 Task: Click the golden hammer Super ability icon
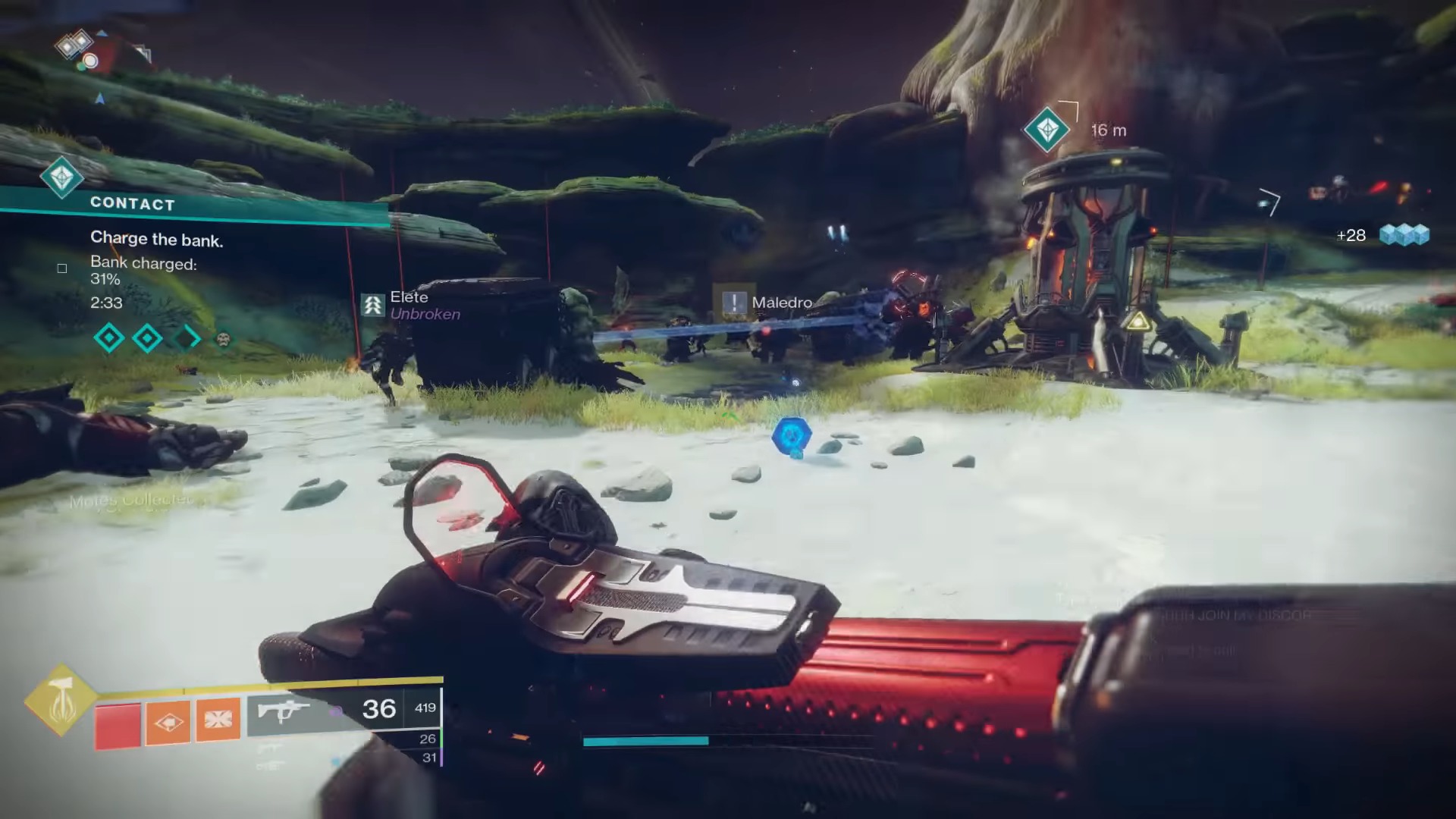(x=61, y=701)
